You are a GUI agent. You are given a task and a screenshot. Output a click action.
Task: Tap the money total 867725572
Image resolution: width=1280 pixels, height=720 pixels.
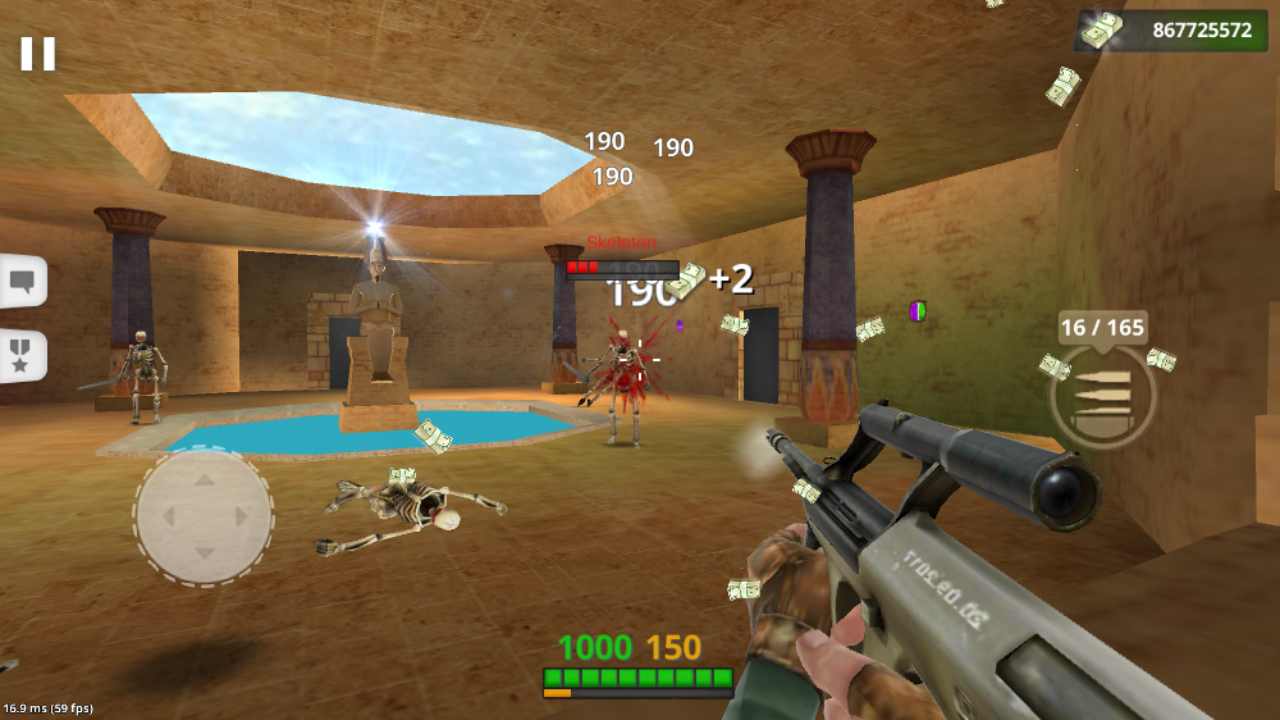[1204, 30]
